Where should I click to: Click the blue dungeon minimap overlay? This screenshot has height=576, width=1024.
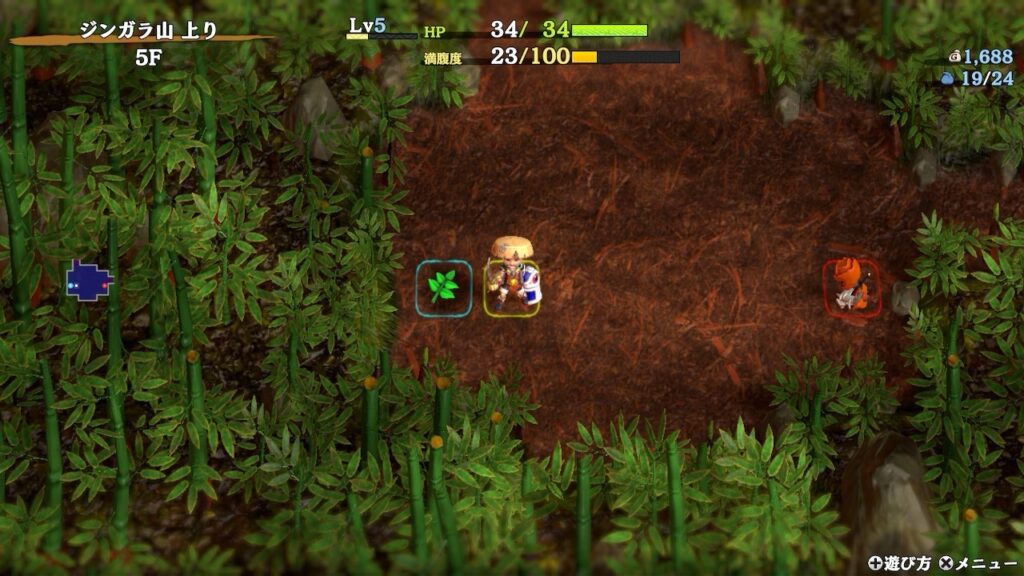pyautogui.click(x=88, y=280)
